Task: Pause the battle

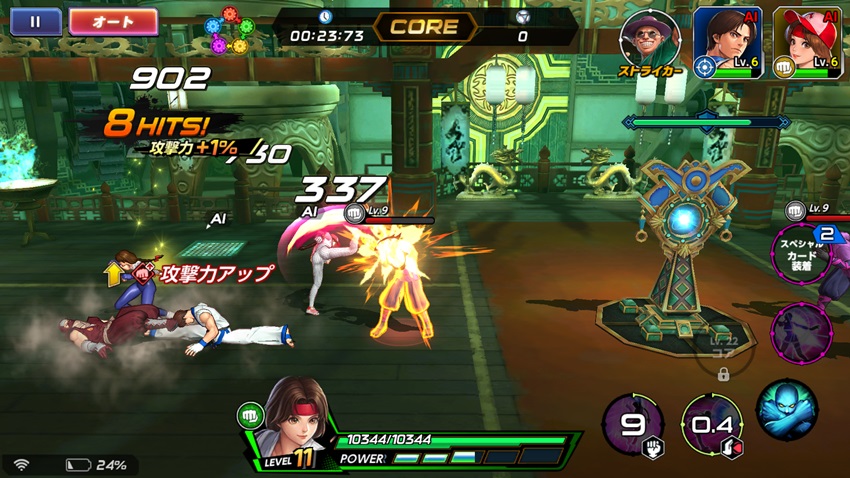Action: click(x=35, y=22)
